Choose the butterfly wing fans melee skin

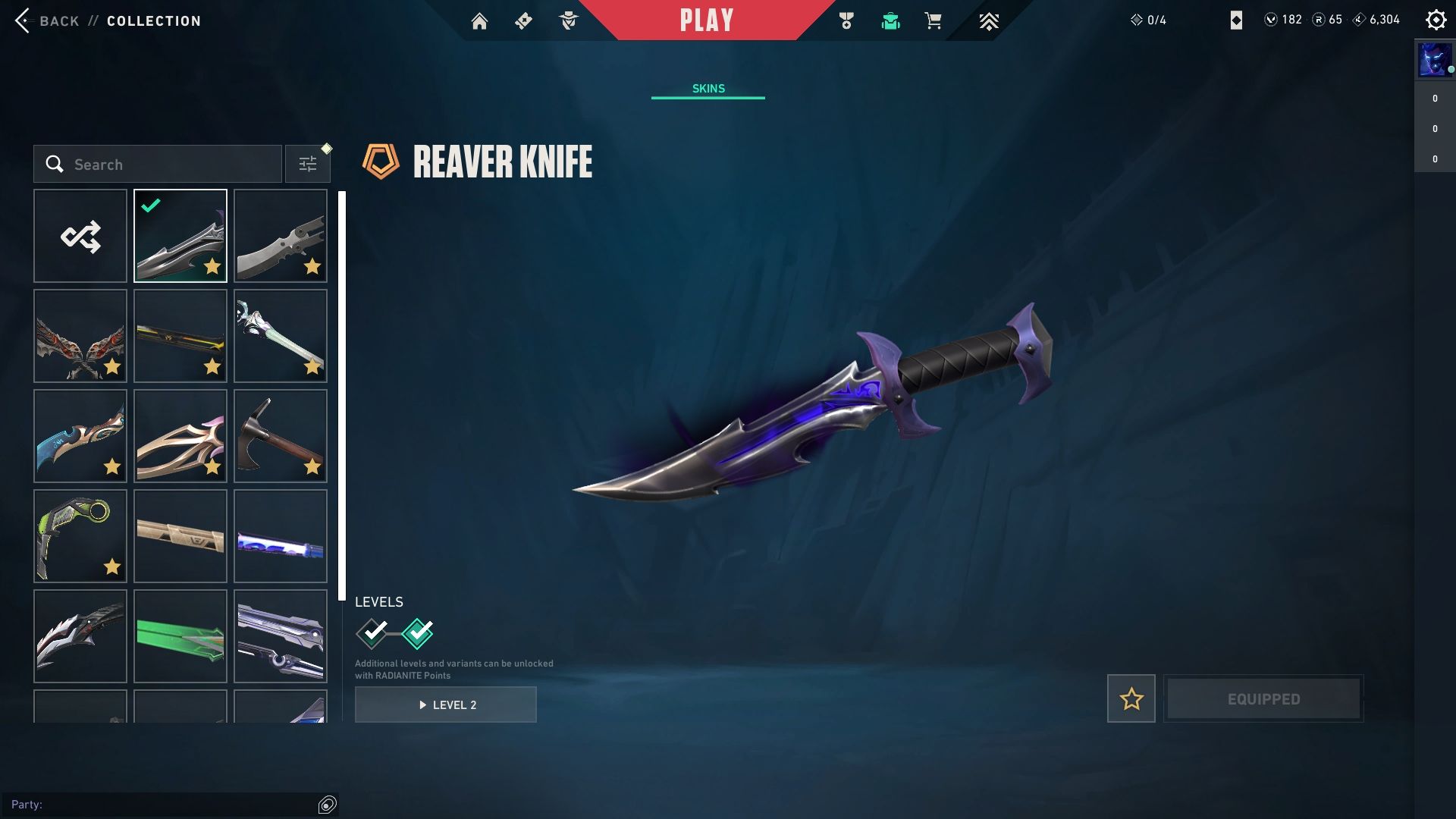tap(80, 336)
